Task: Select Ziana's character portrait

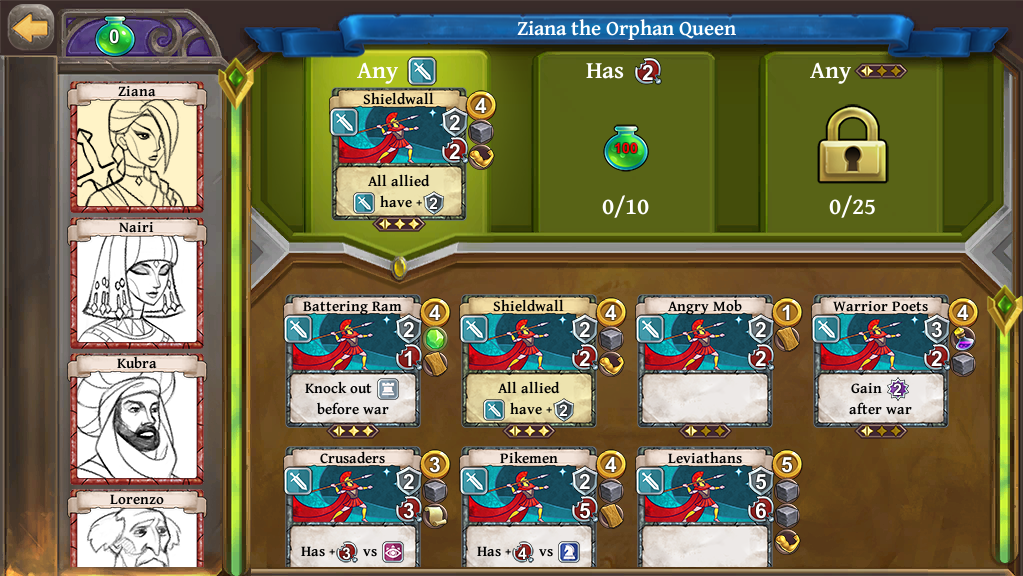Action: 136,147
